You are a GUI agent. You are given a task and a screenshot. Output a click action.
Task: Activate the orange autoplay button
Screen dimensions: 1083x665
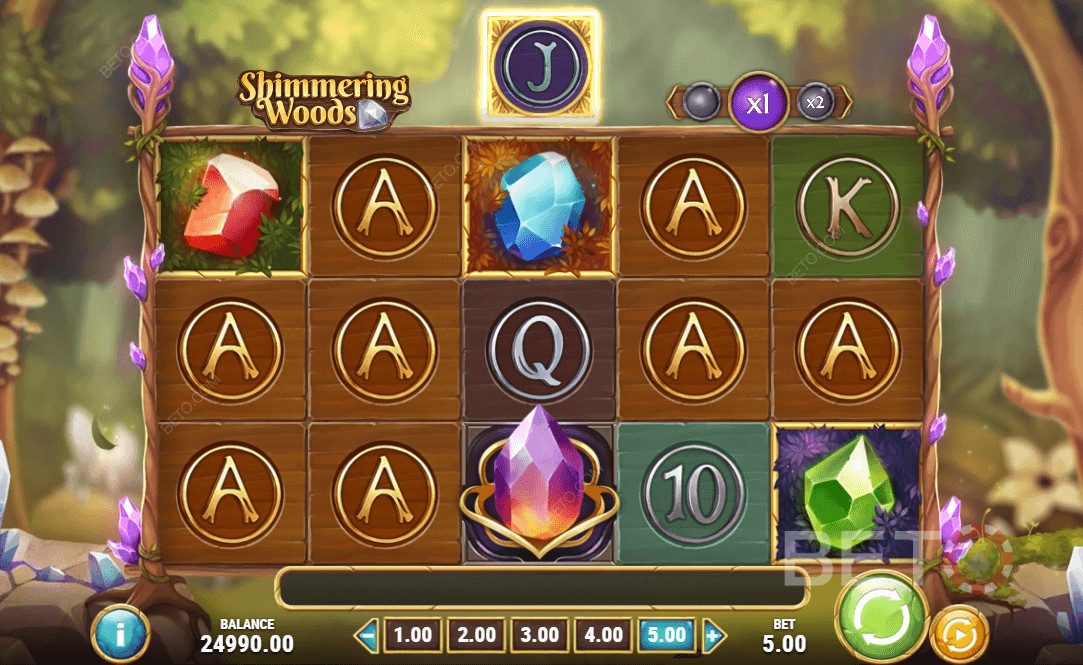pos(959,634)
